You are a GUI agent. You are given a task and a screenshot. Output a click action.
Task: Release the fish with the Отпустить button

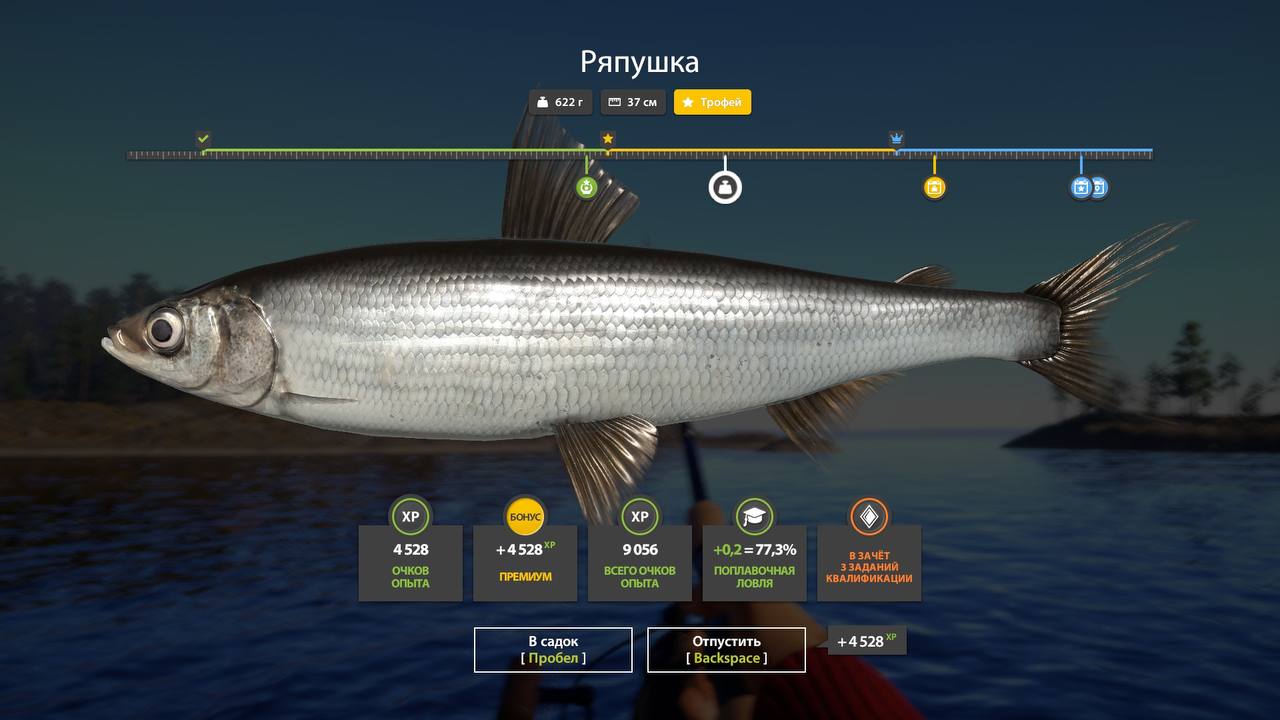[726, 650]
